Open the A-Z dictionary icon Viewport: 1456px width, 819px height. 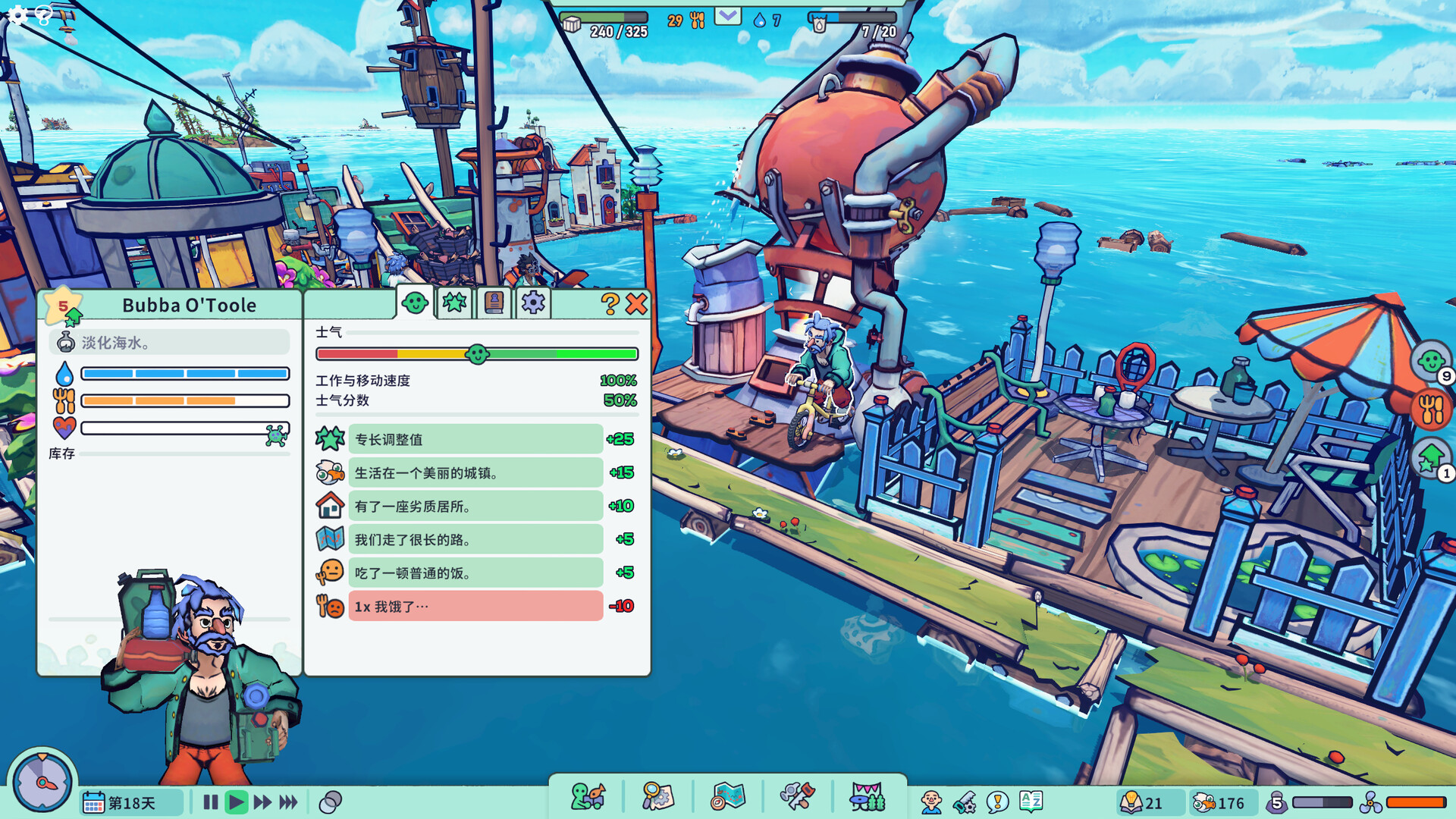point(1033,800)
